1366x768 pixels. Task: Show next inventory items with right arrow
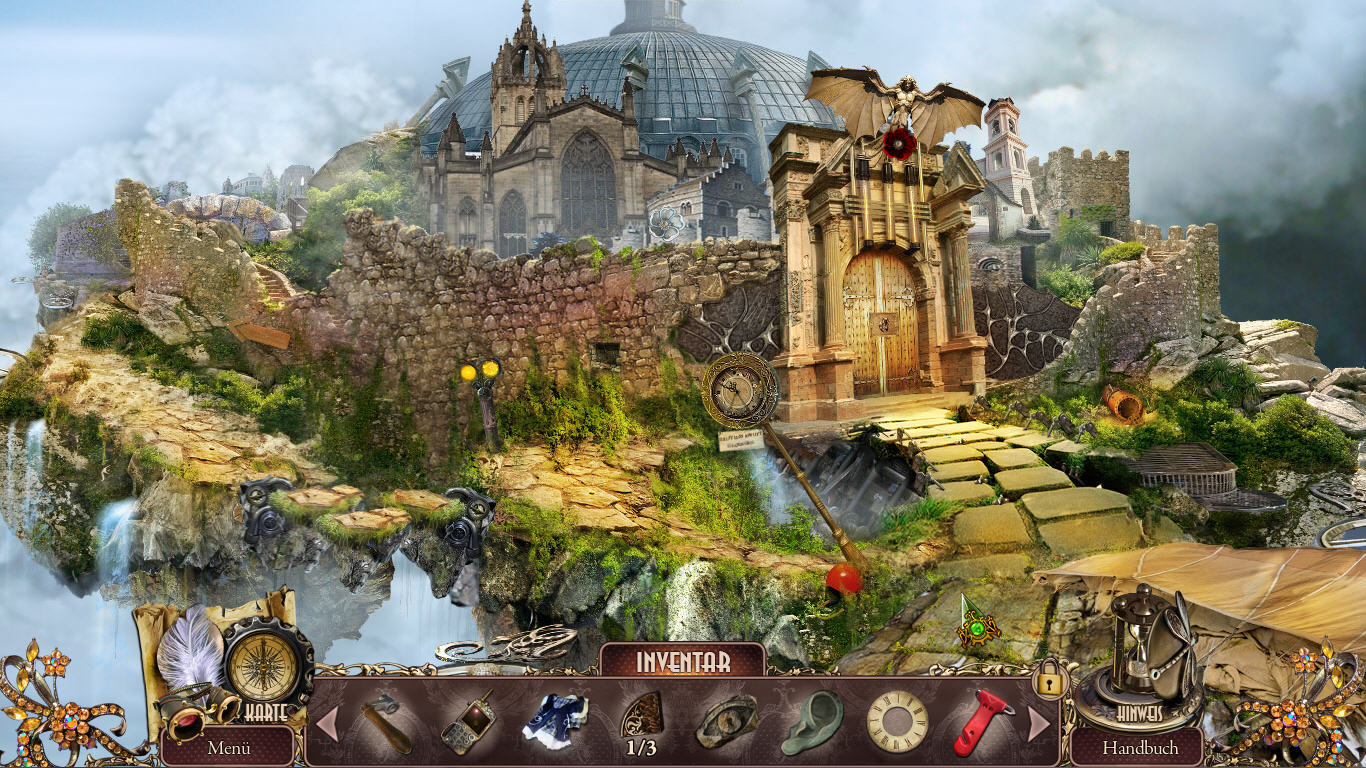point(1039,723)
